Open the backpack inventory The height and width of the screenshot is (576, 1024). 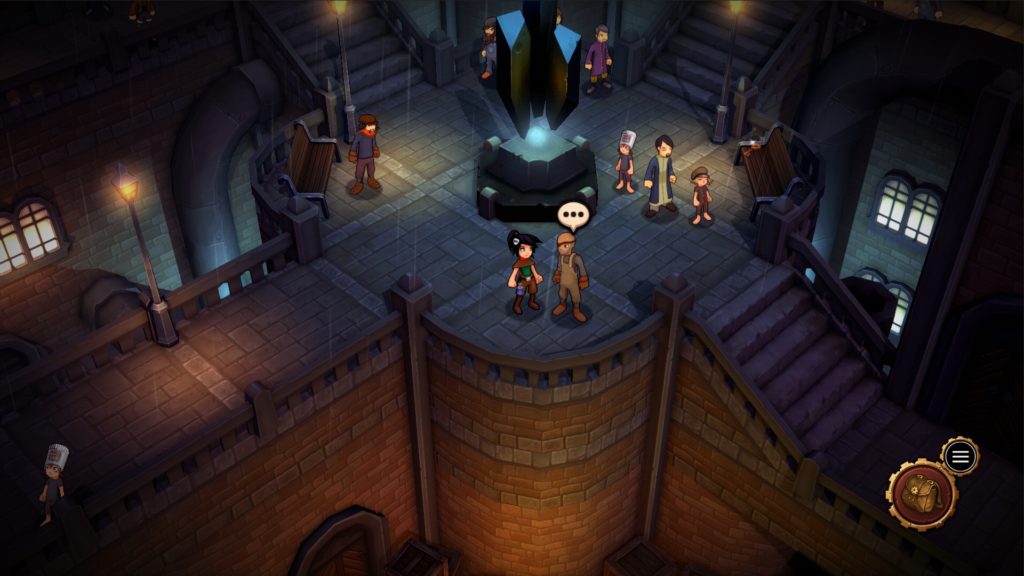[x=922, y=495]
